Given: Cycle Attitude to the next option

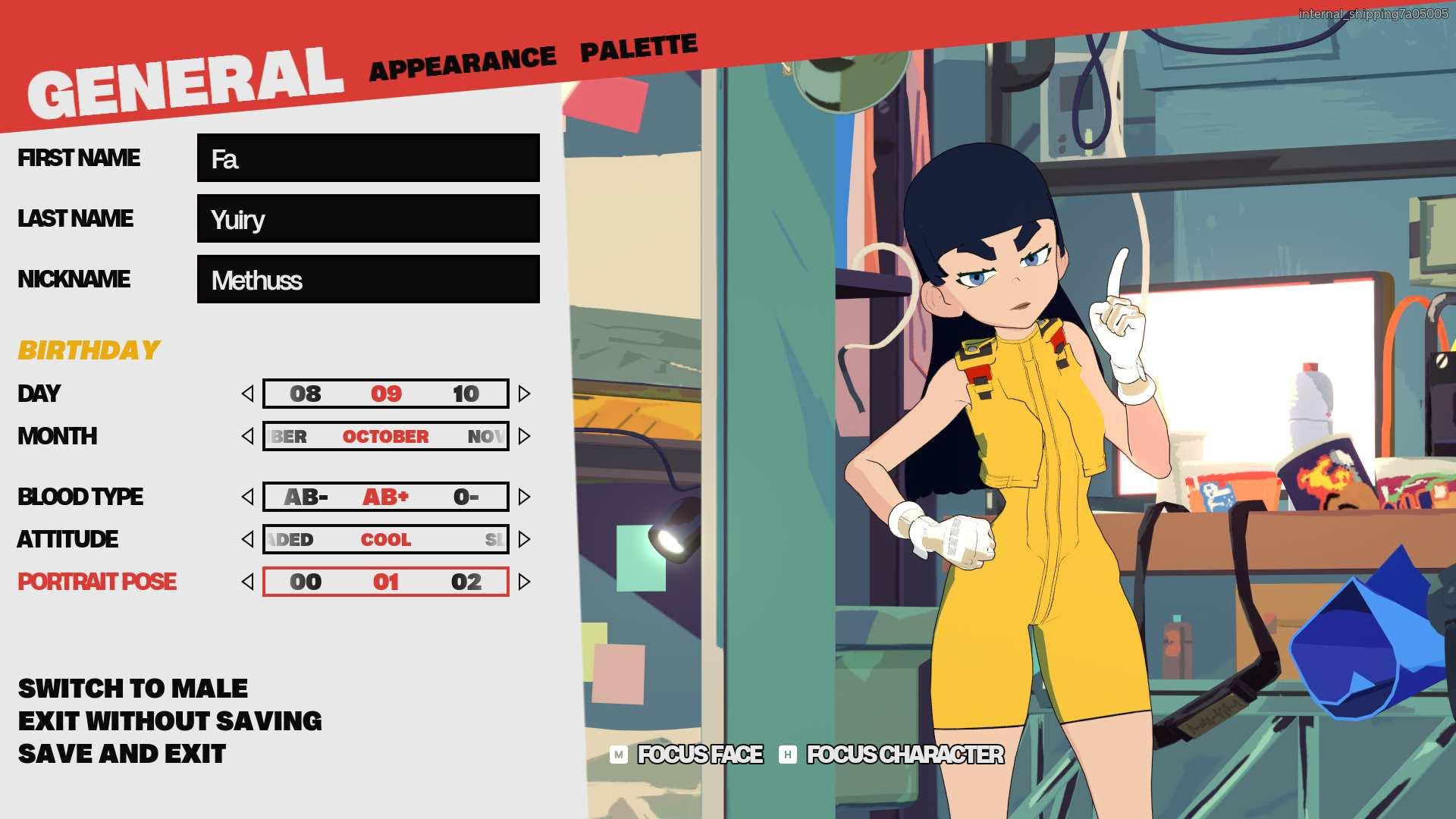Looking at the screenshot, I should (x=524, y=539).
